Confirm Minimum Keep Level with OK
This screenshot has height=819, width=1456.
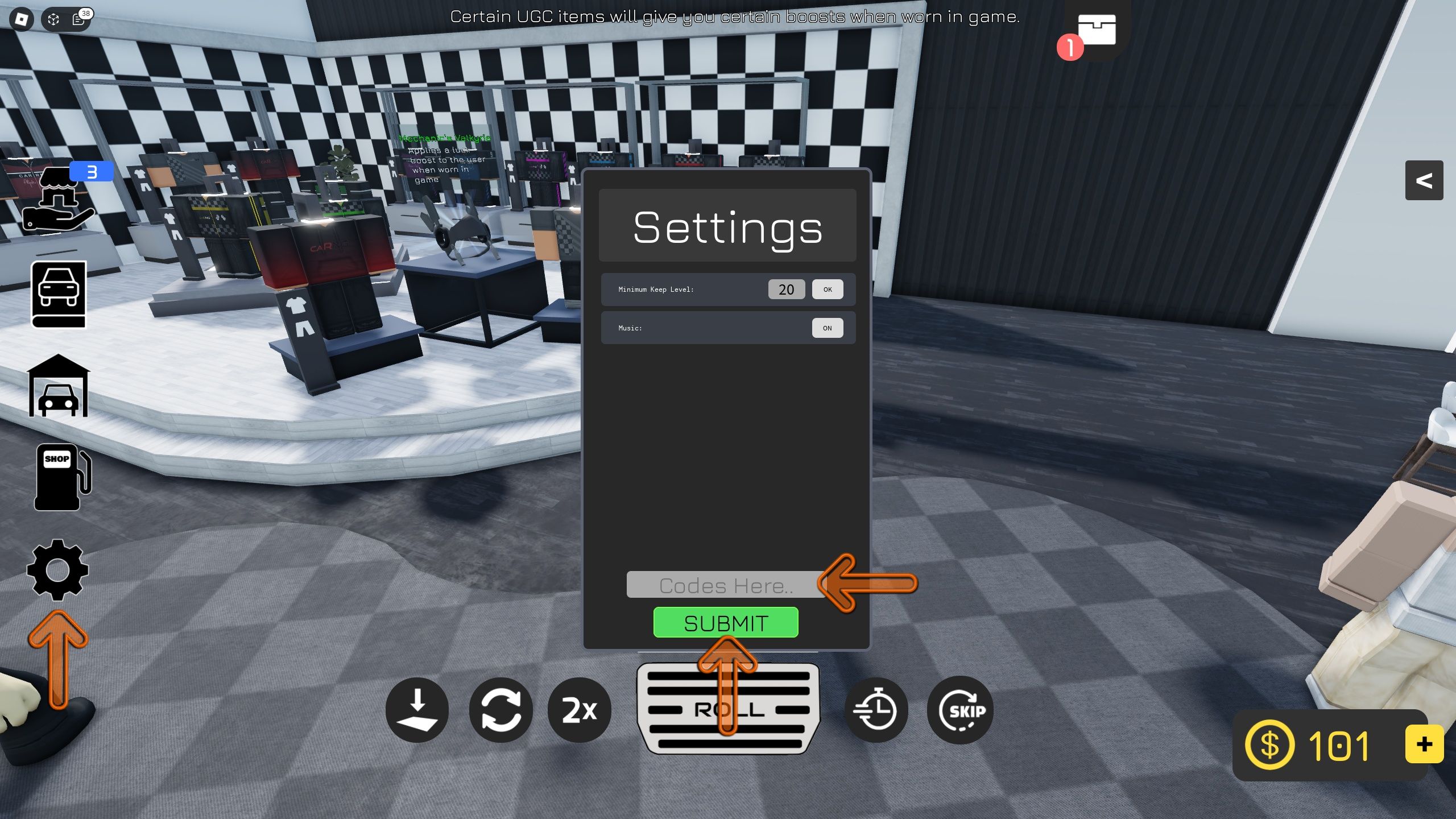click(x=828, y=289)
